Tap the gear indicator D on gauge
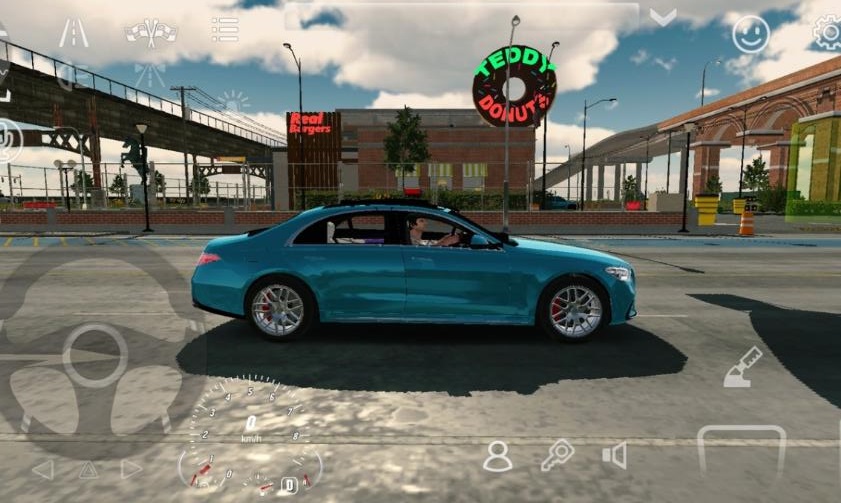This screenshot has height=503, width=841. coord(289,485)
